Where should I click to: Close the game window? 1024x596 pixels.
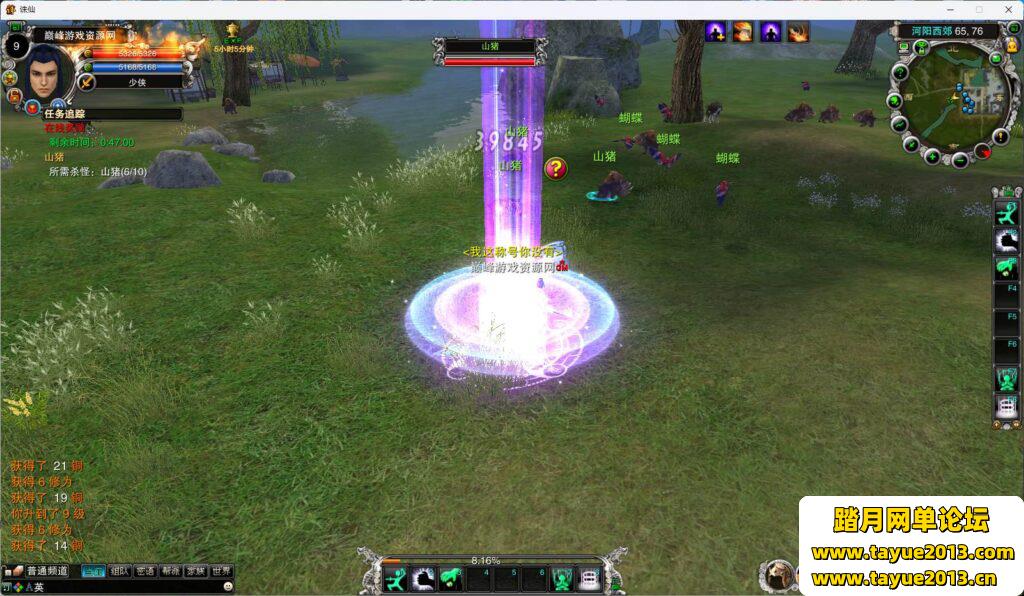(1005, 9)
